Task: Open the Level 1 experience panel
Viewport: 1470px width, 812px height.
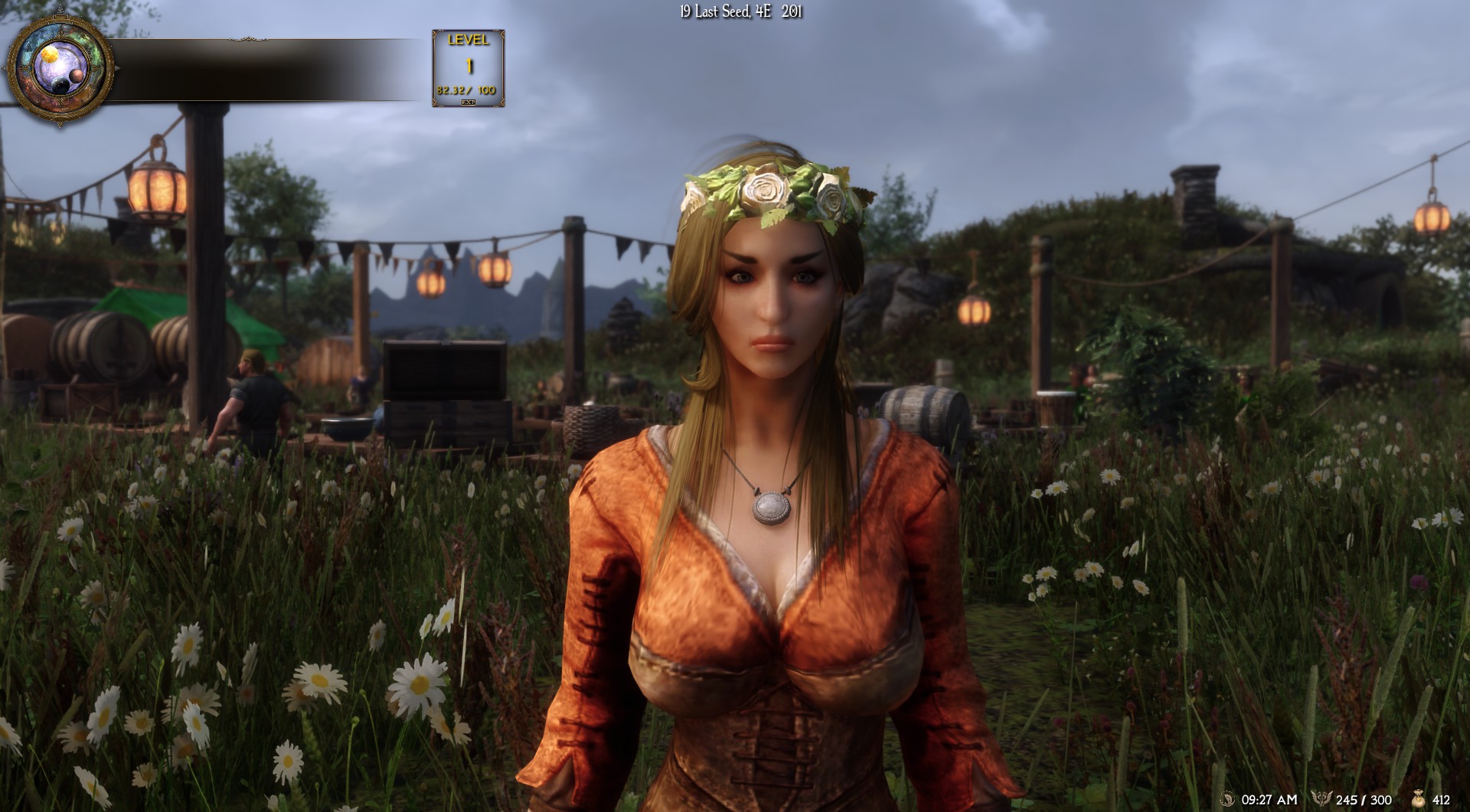Action: pos(468,68)
